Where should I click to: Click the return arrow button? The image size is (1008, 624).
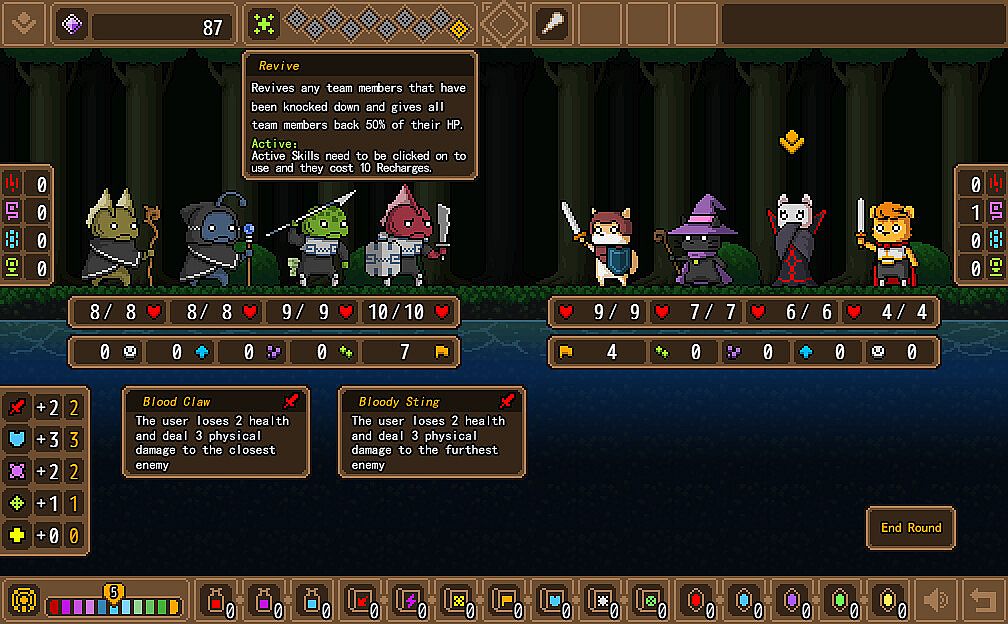point(983,600)
